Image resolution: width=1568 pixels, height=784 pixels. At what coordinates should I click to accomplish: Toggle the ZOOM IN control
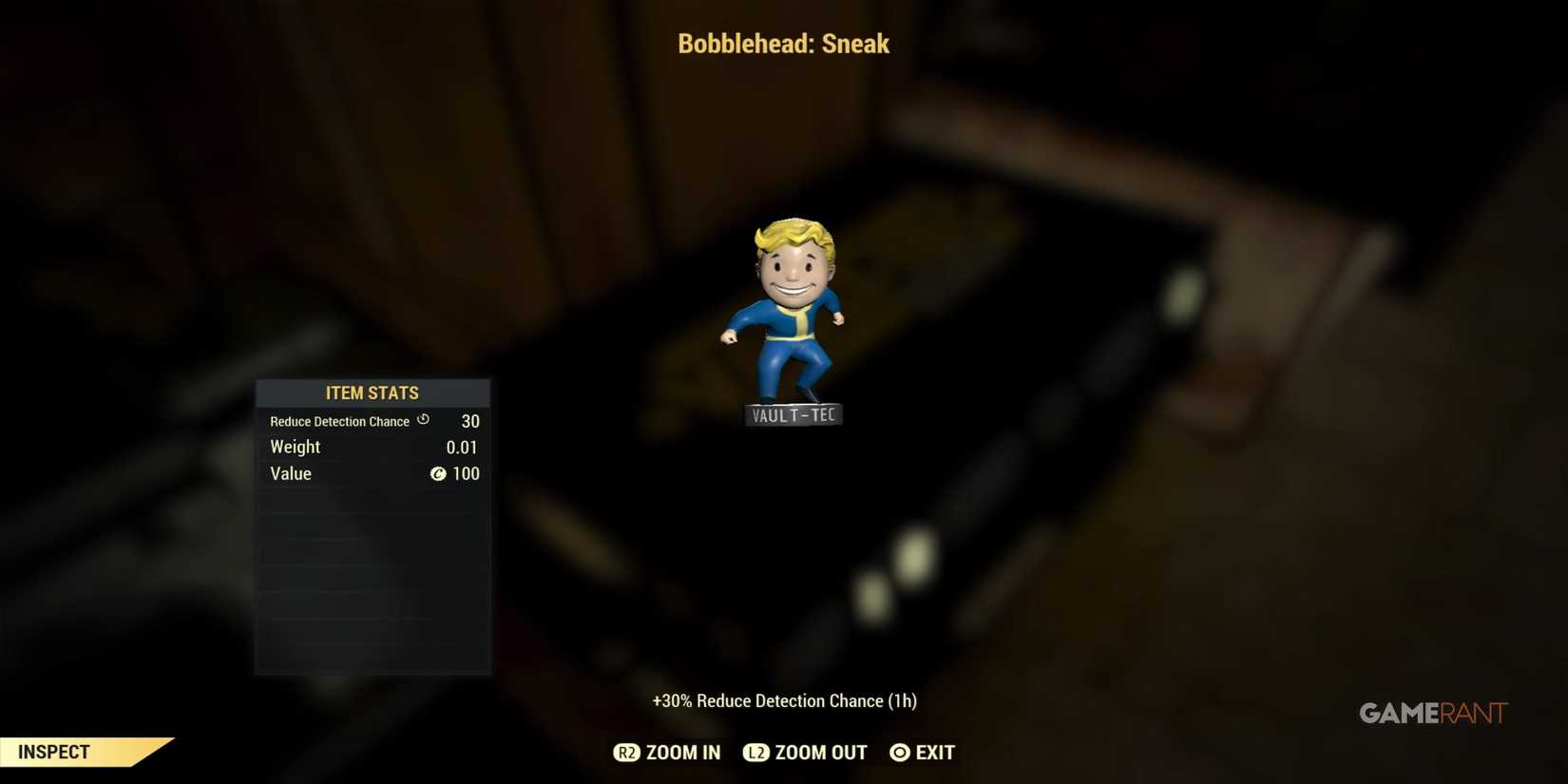pos(681,752)
